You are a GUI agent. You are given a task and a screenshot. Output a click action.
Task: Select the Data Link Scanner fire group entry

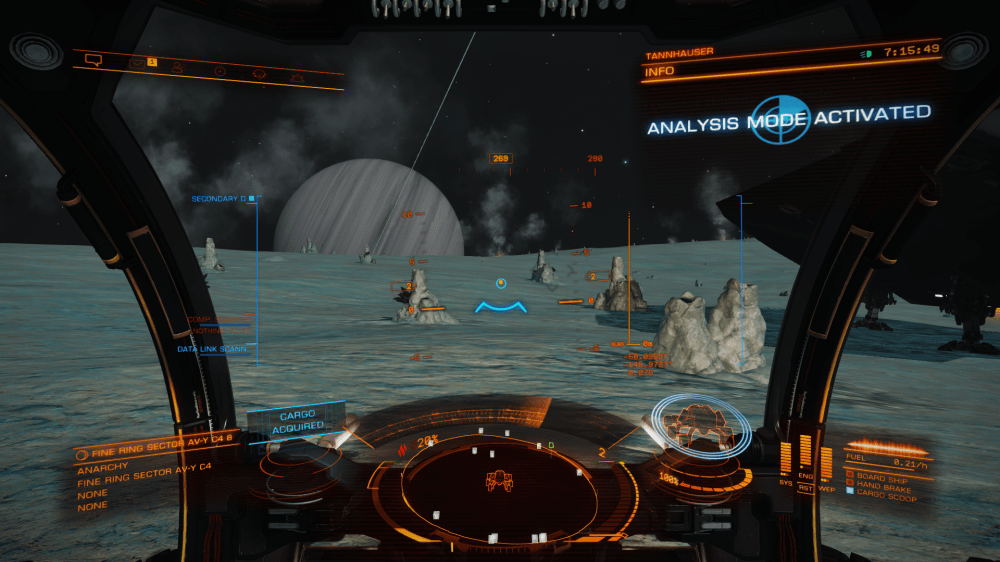point(213,349)
